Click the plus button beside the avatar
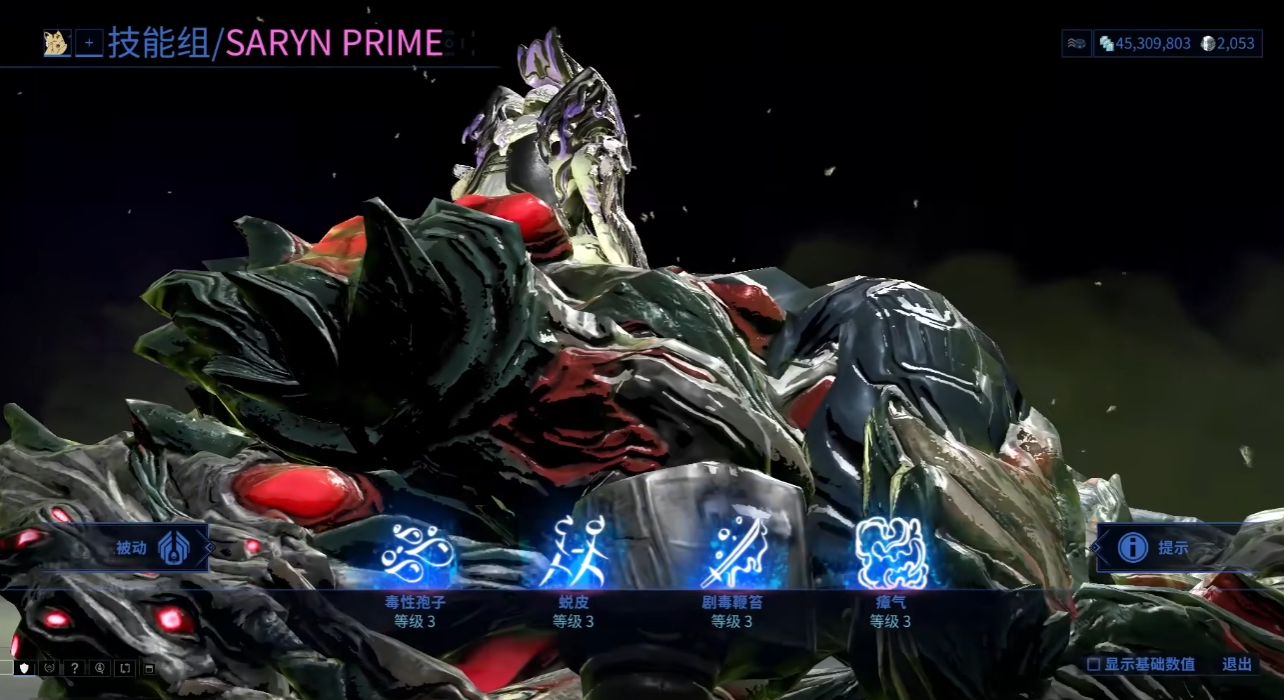1284x700 pixels. point(89,43)
